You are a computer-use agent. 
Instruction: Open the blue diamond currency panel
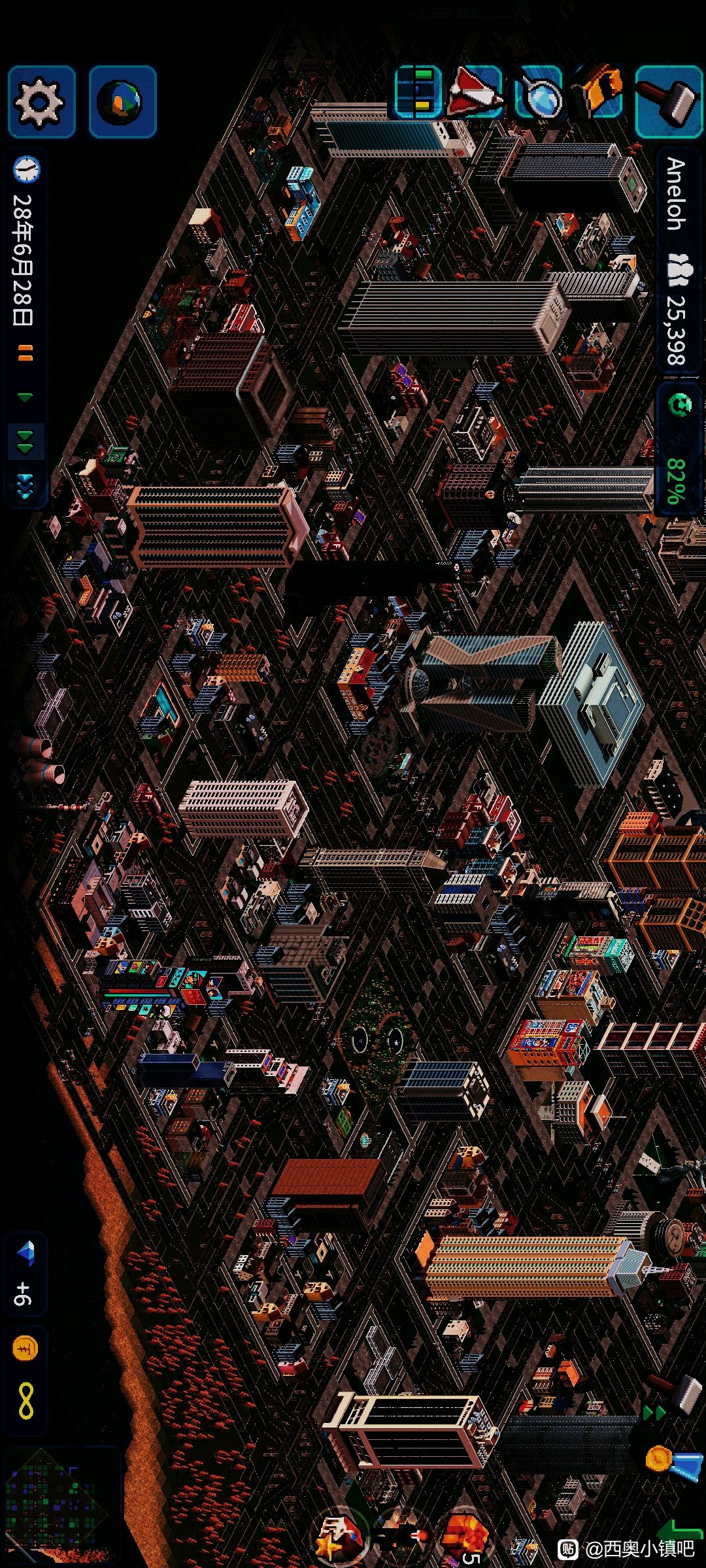coord(25,1271)
